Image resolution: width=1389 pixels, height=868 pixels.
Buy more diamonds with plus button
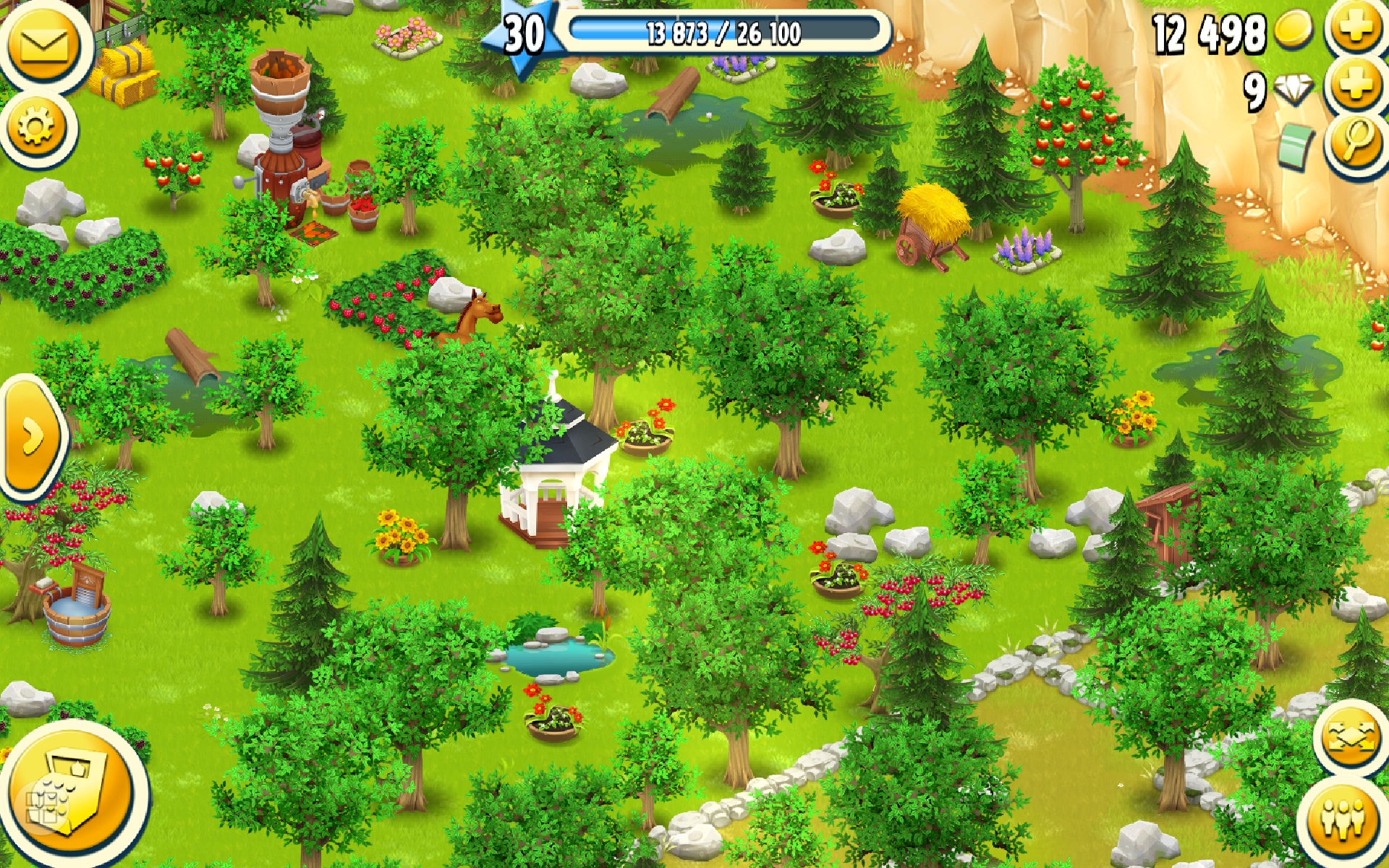point(1357,85)
